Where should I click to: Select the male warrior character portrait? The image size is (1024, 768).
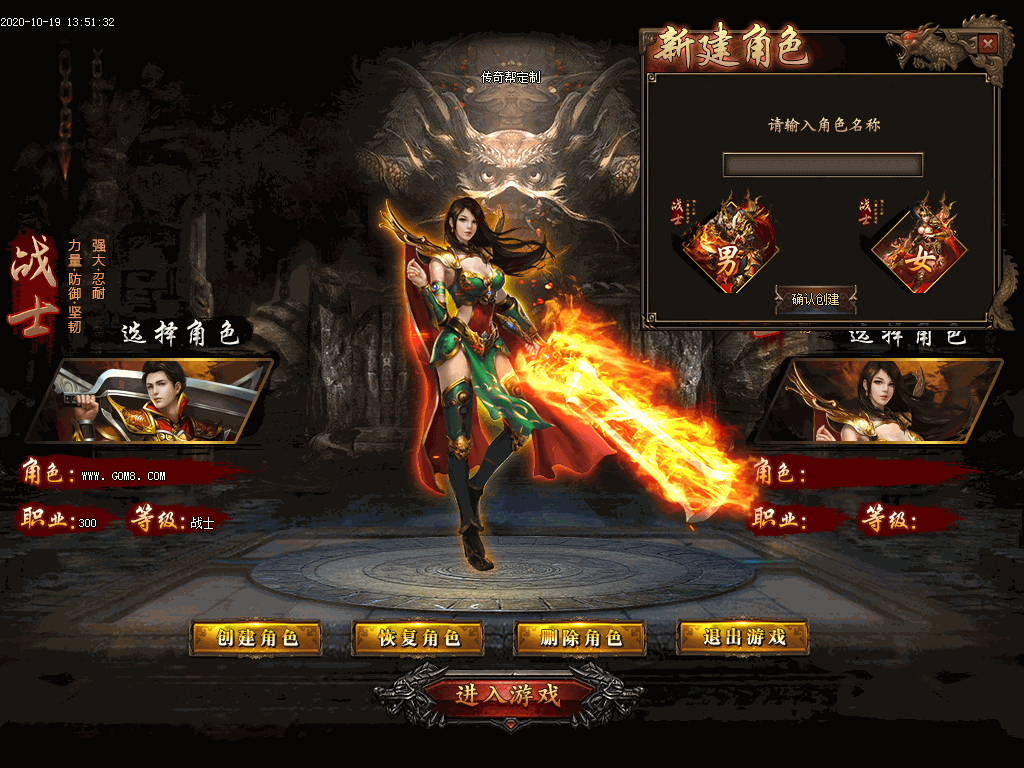pyautogui.click(x=150, y=401)
